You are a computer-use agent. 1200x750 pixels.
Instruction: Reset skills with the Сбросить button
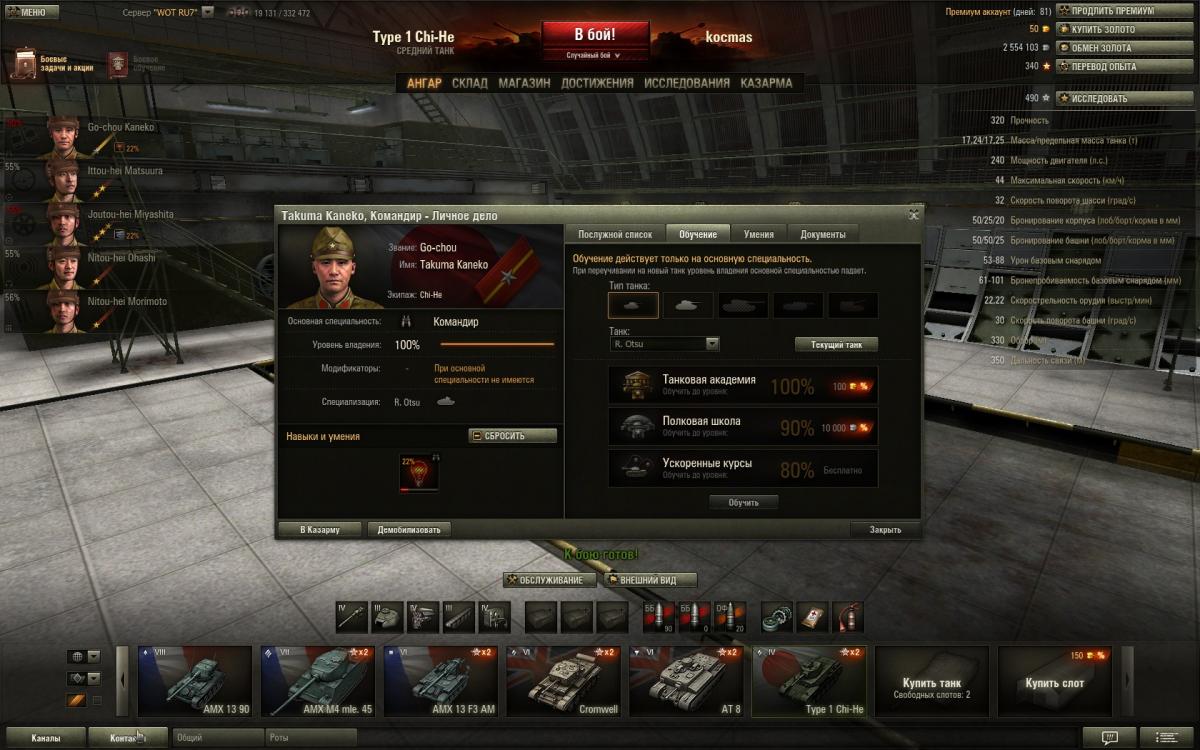512,436
